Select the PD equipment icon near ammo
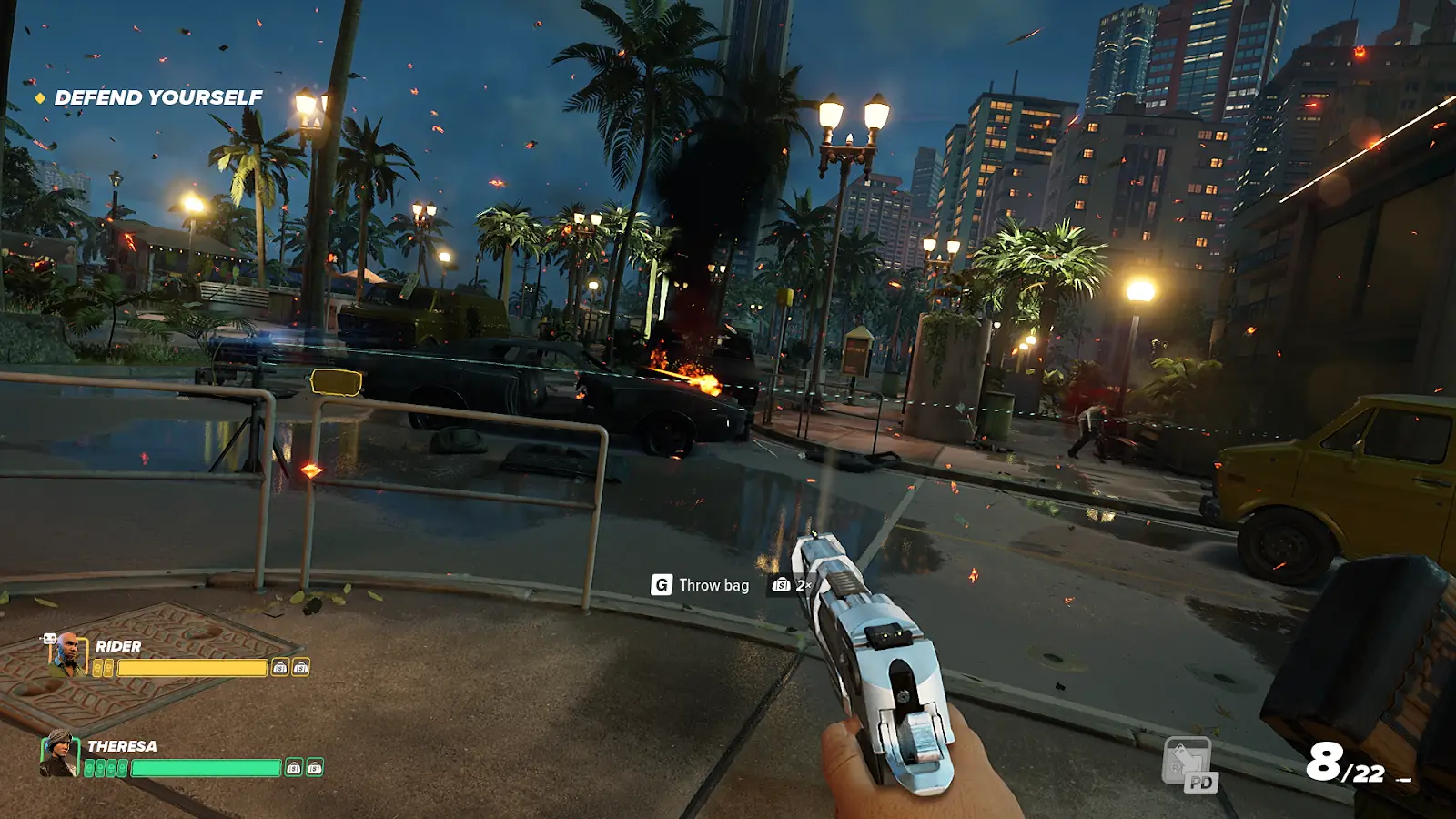 1188,764
